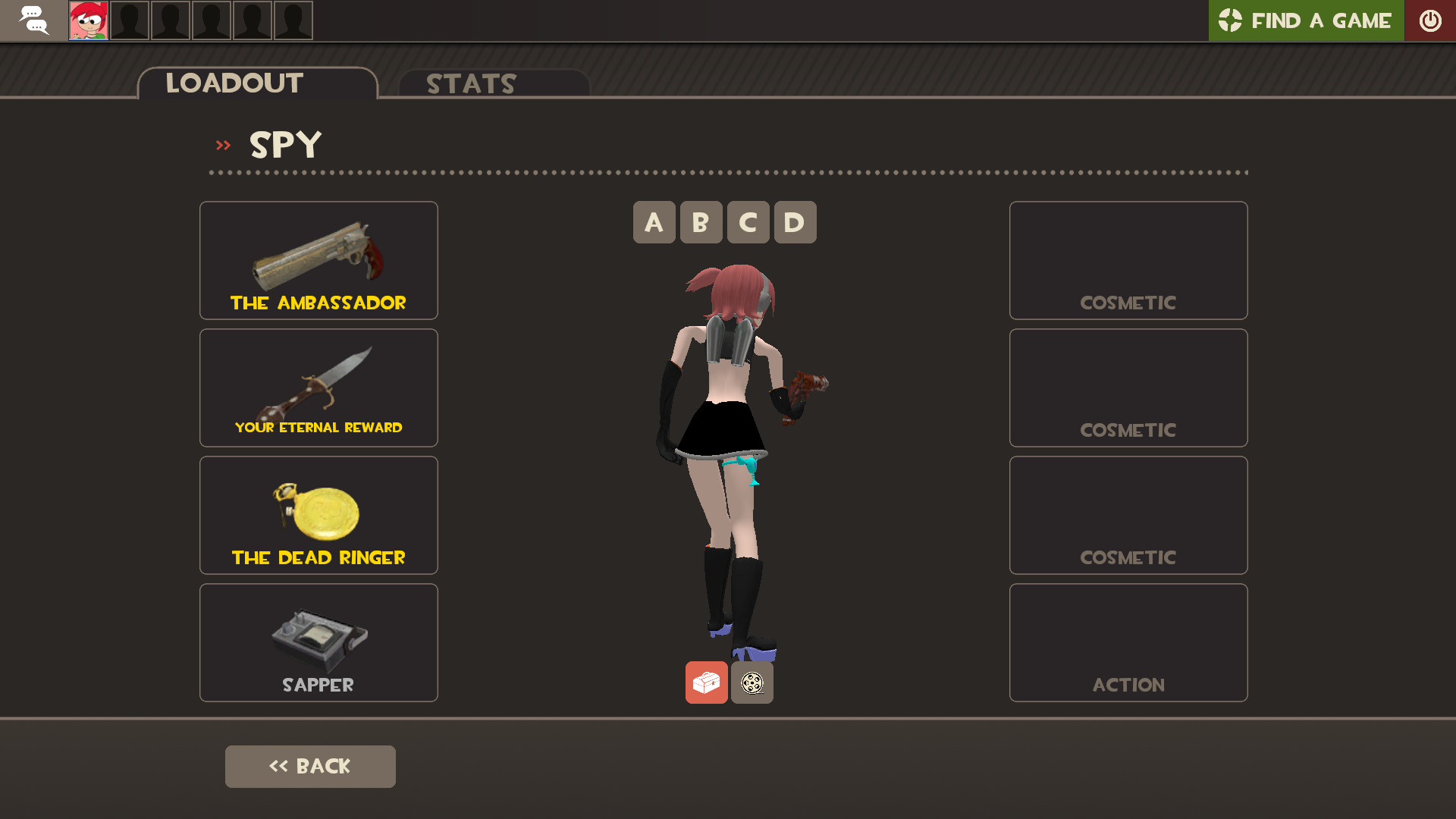This screenshot has width=1456, height=819.
Task: Select the LOADOUT tab
Action: tap(234, 83)
